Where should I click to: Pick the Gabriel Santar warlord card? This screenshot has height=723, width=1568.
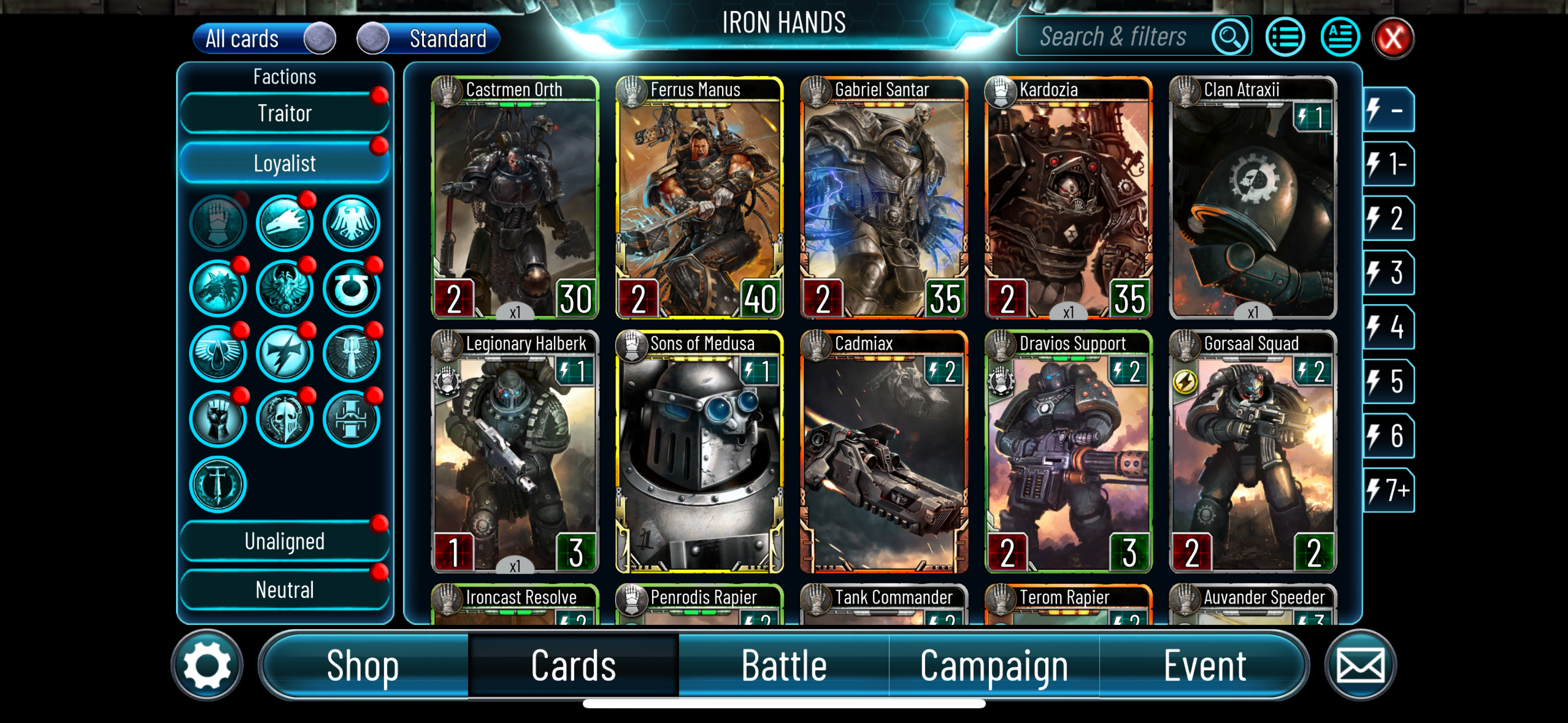click(x=883, y=198)
